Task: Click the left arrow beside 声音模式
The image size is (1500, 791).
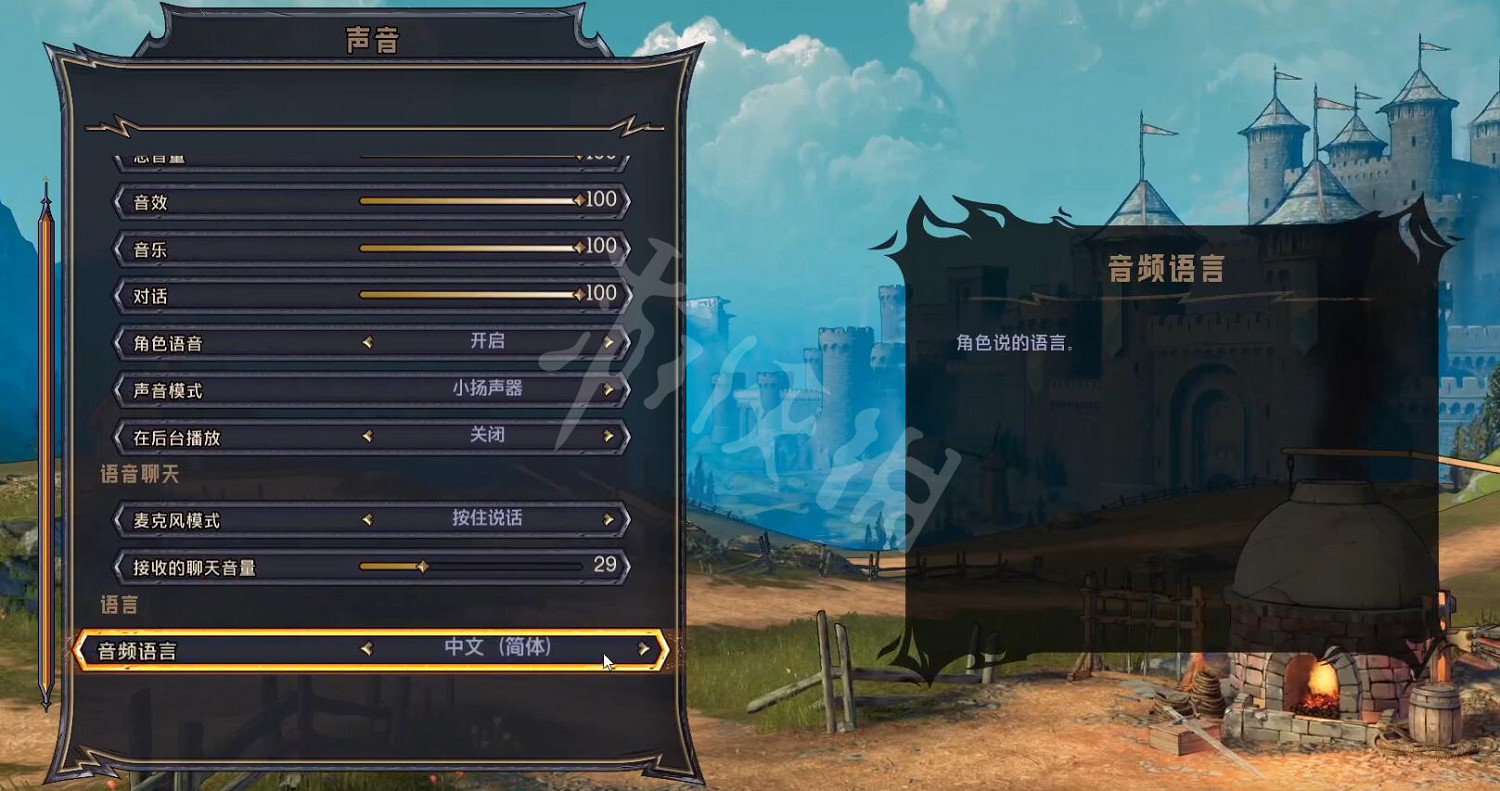Action: (x=367, y=390)
